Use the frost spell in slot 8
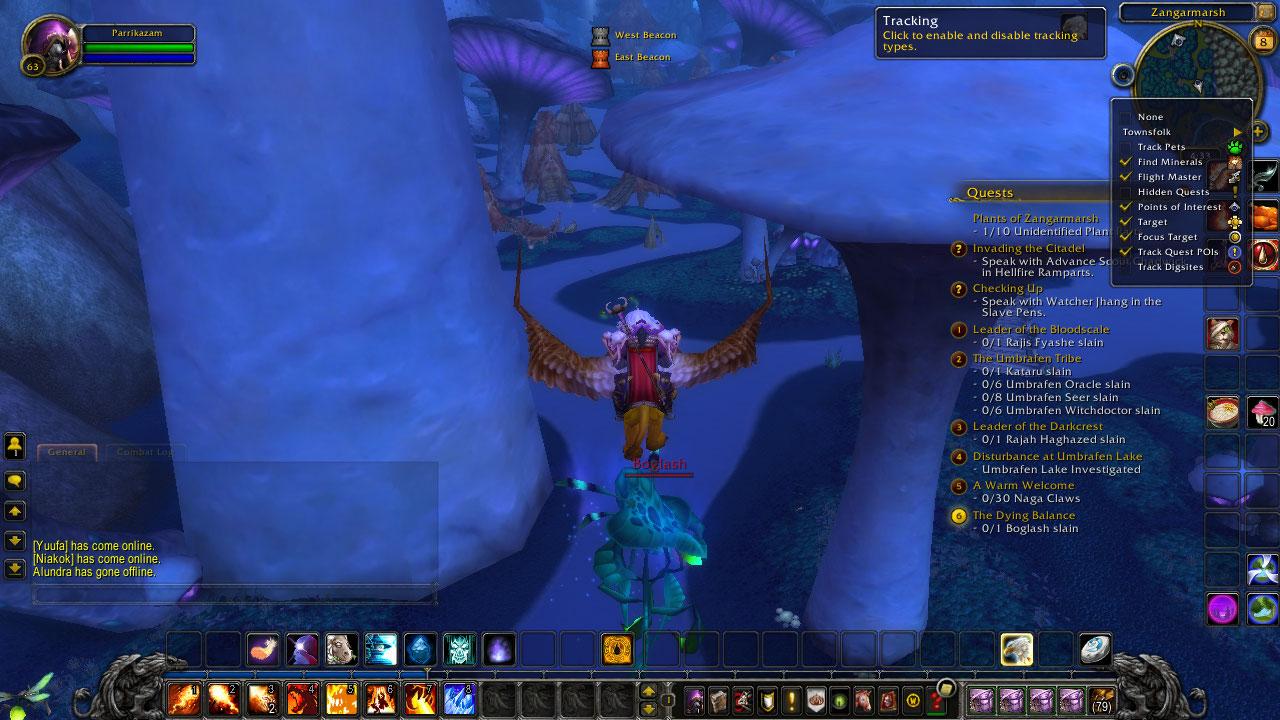The width and height of the screenshot is (1280, 720). [x=459, y=697]
